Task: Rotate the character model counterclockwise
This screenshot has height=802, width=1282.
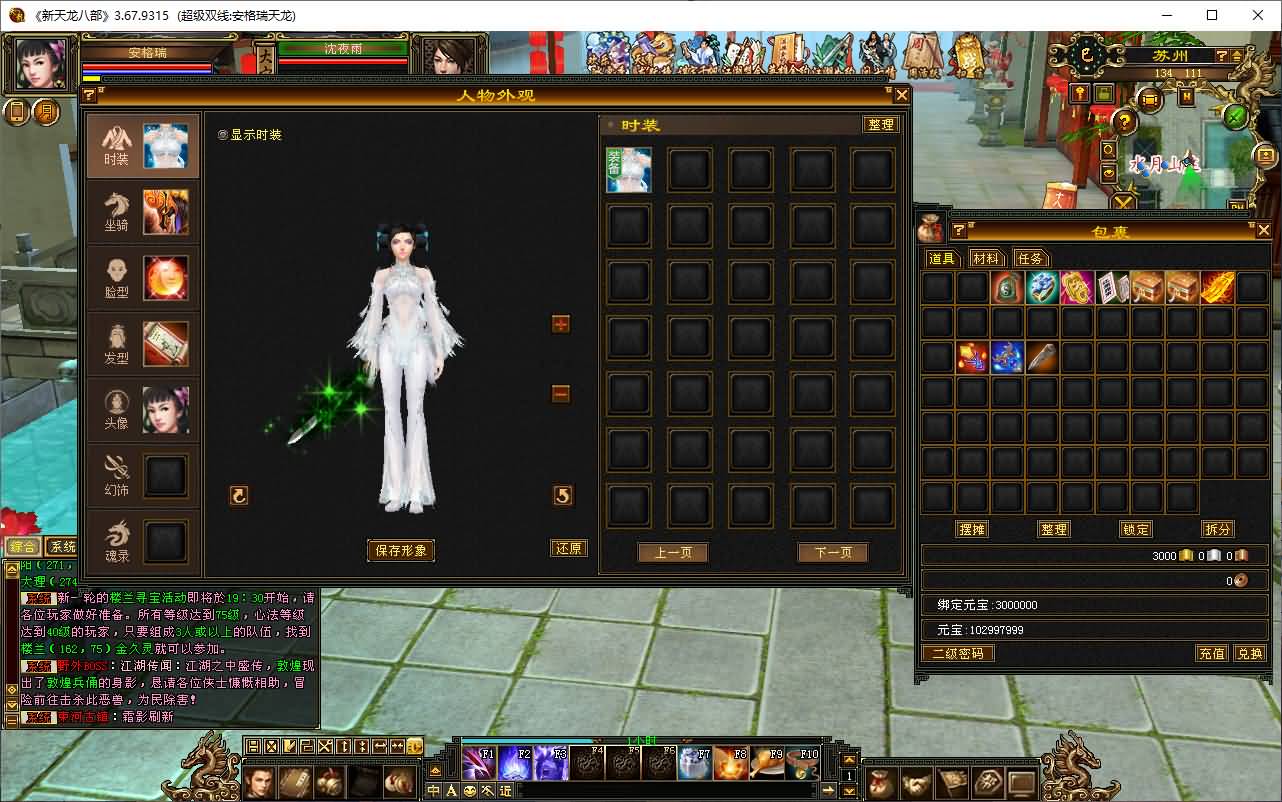Action: tap(238, 495)
